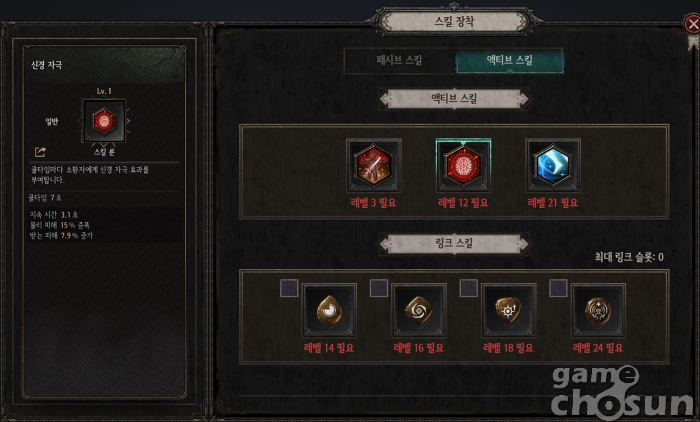
Task: Tick the checkbox beside the level 24 link skill
Action: pos(559,288)
